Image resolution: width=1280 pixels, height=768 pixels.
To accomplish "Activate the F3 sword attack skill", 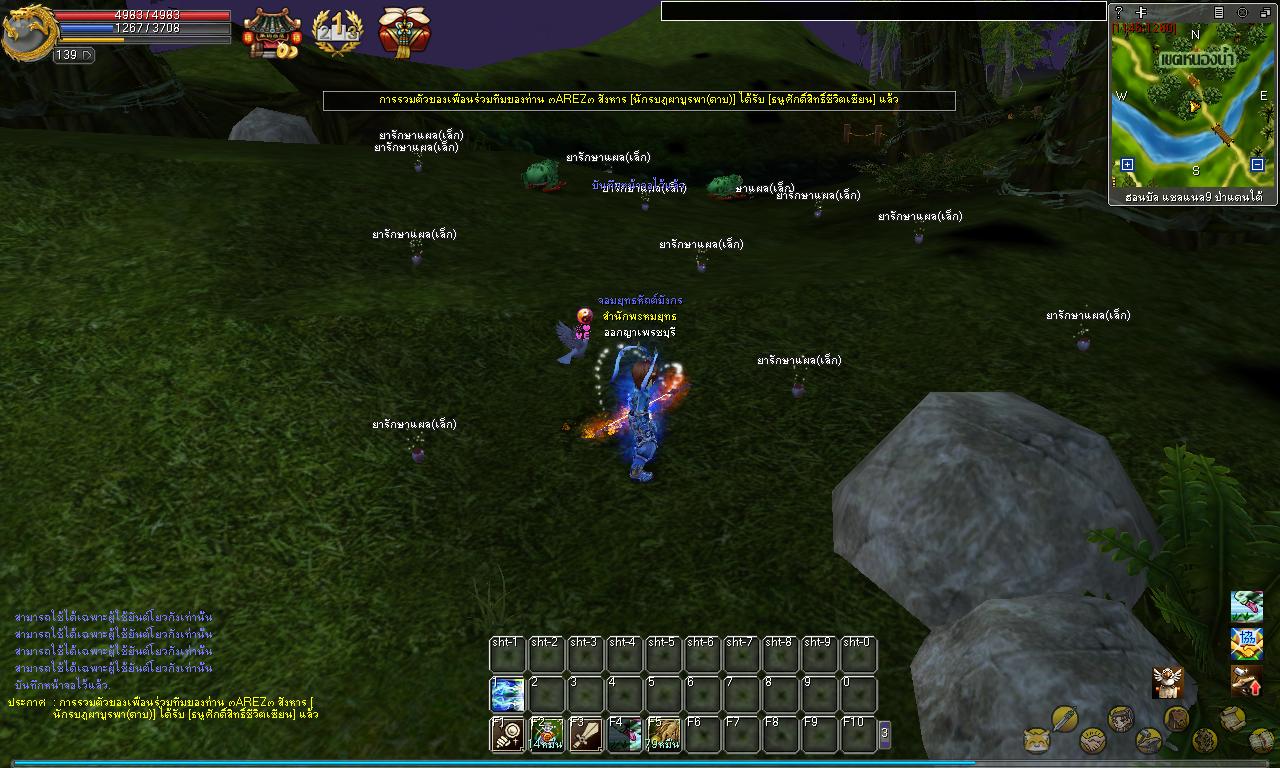I will click(x=585, y=734).
